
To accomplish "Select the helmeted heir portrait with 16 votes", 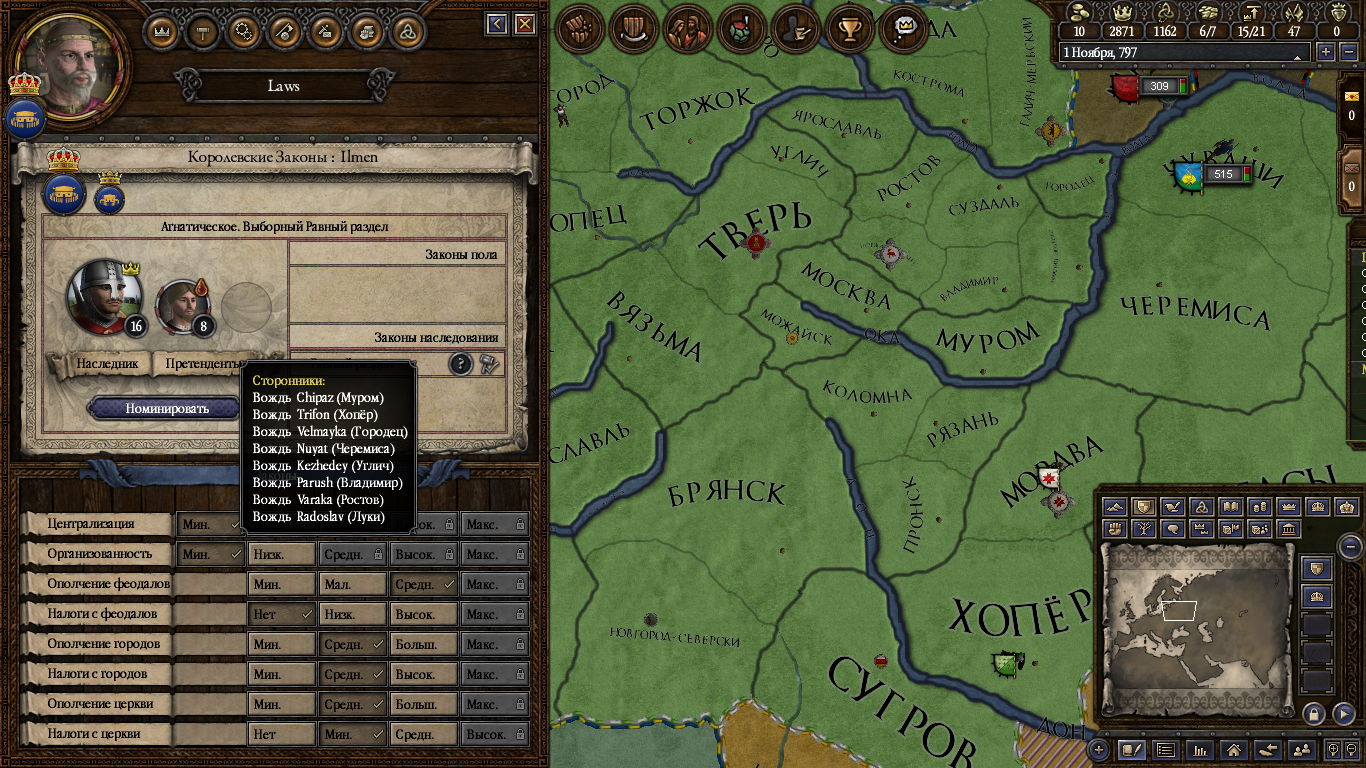I will click(x=104, y=296).
